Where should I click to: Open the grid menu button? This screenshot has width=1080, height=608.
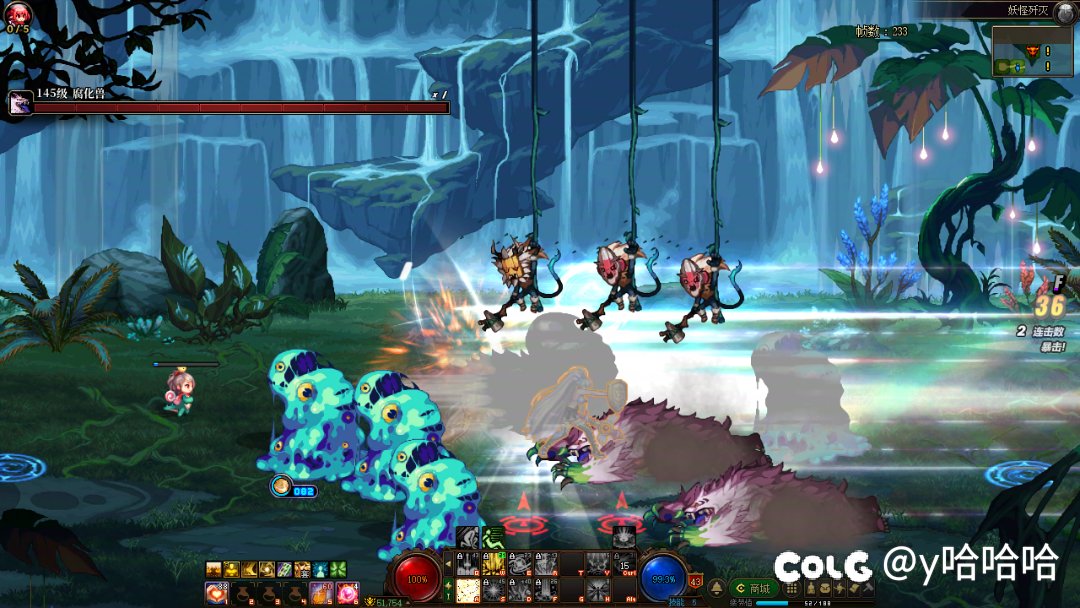791,589
